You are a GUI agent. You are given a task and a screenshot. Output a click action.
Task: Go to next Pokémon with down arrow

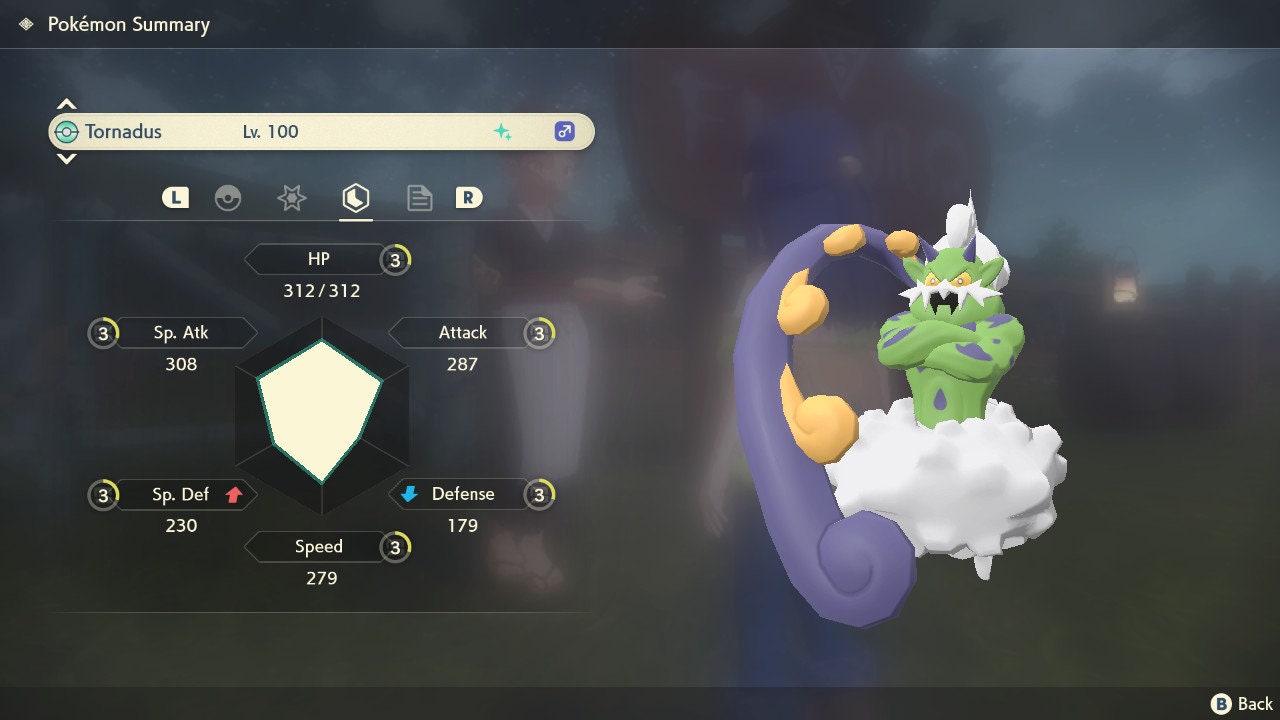(x=66, y=158)
